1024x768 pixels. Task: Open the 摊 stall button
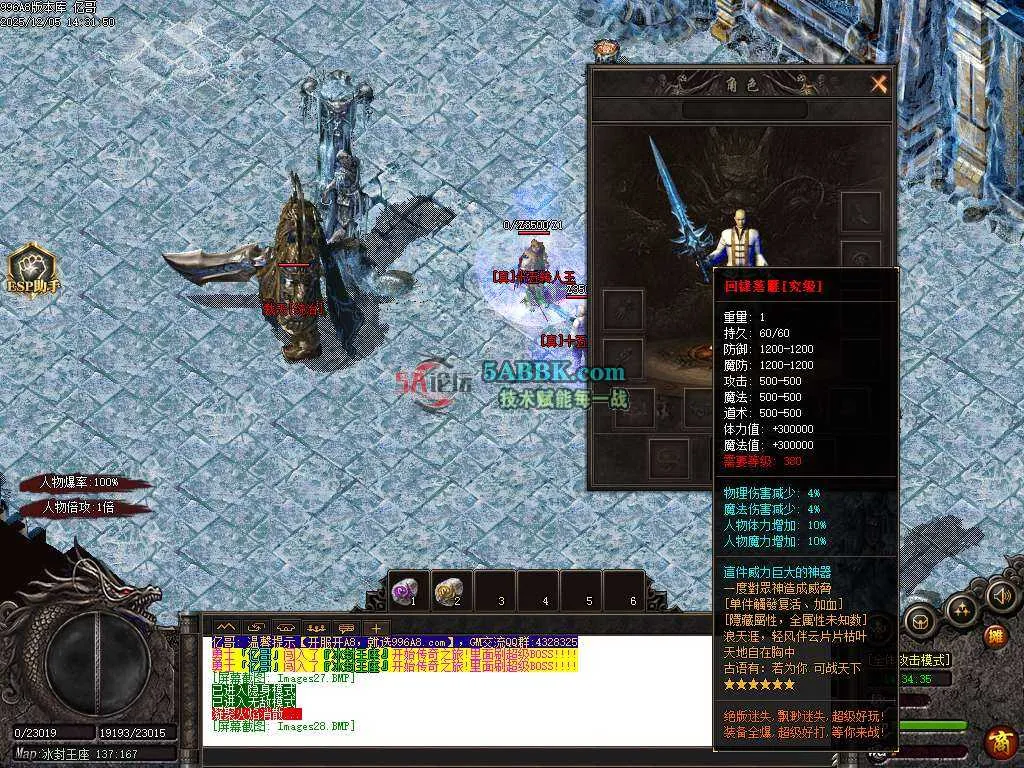(995, 636)
